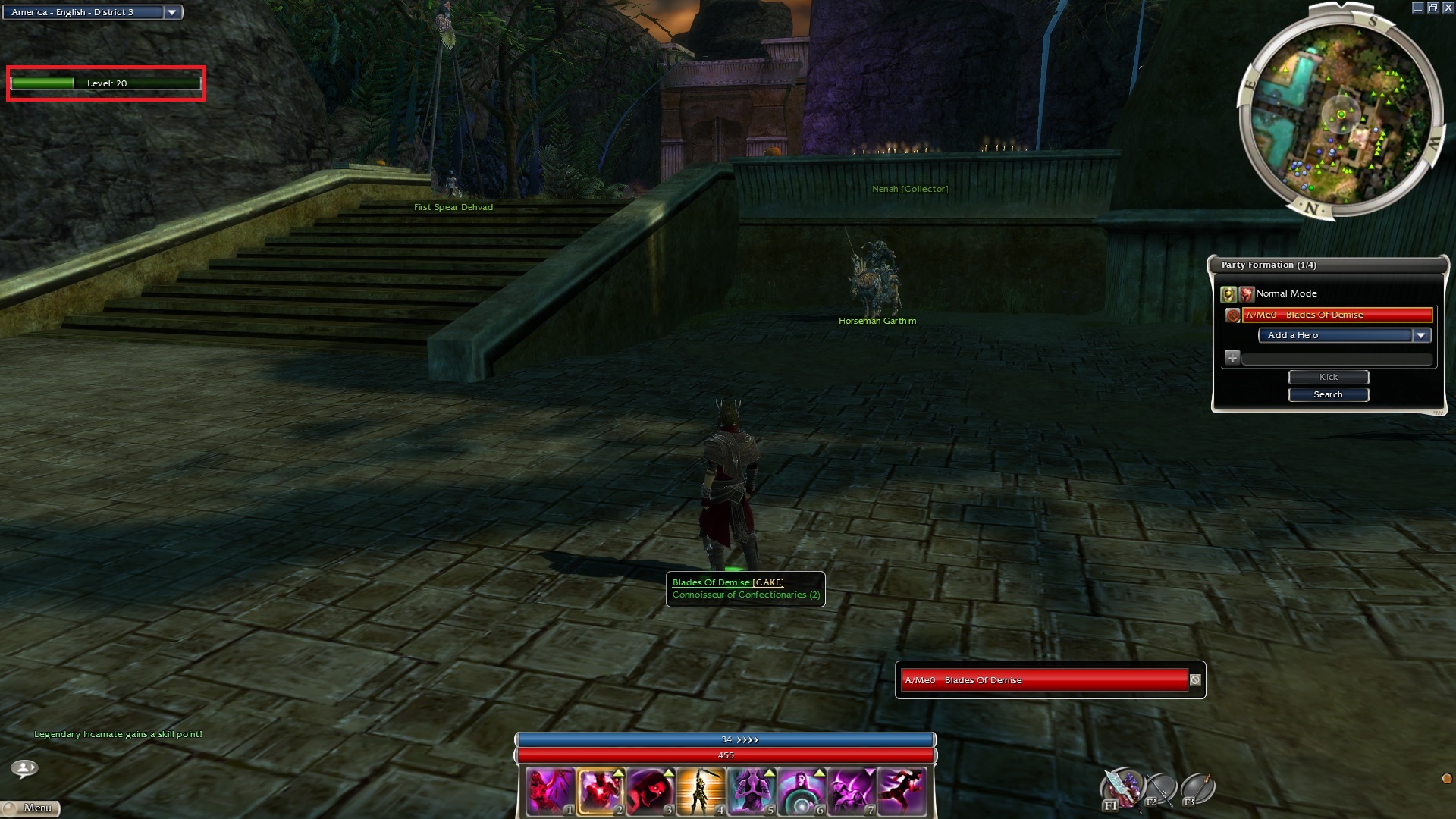The width and height of the screenshot is (1456, 819).
Task: Select the gold shield Normal Mode icon
Action: [x=1228, y=293]
